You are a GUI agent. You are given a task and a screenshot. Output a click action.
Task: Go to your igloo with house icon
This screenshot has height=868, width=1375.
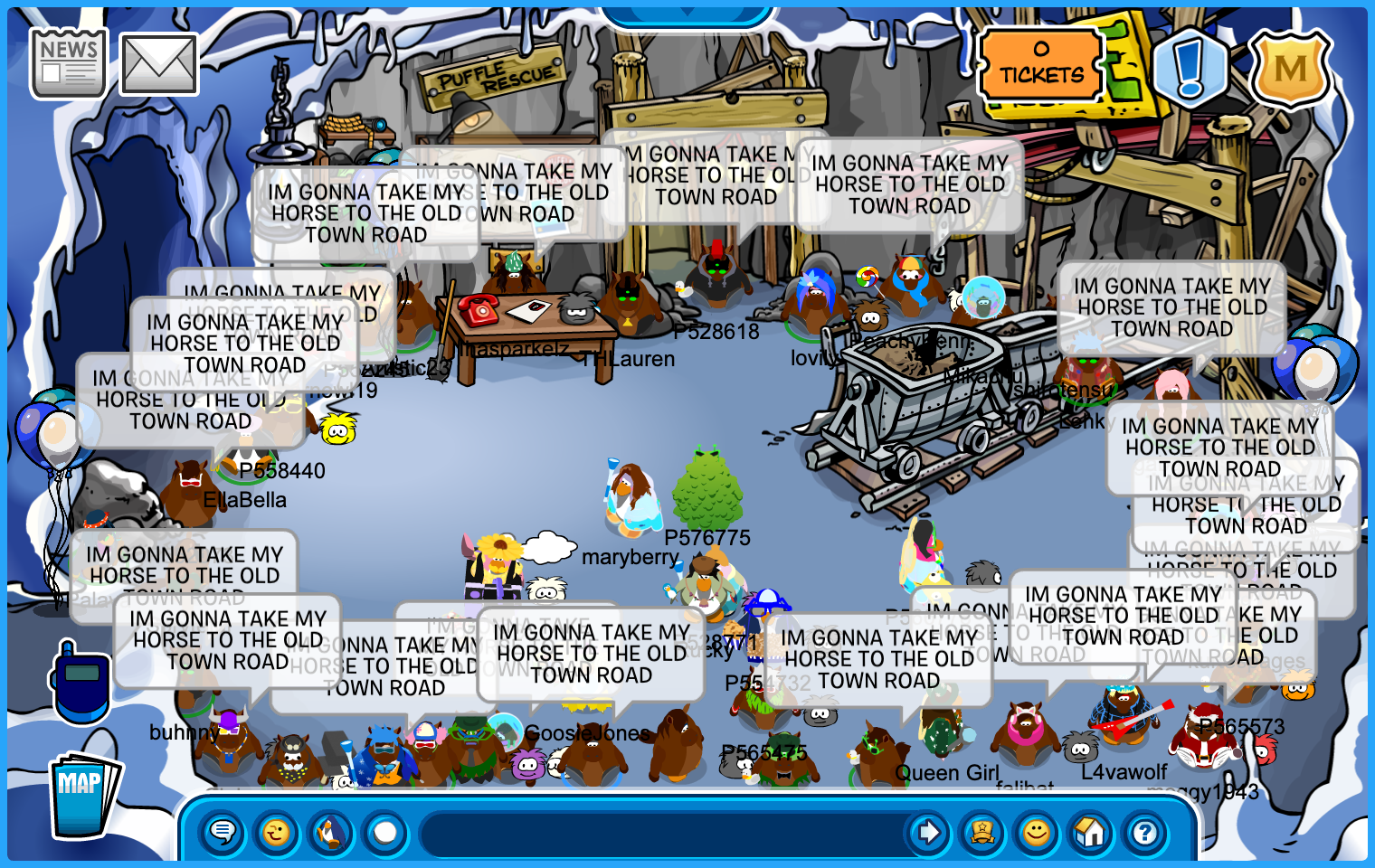1091,832
